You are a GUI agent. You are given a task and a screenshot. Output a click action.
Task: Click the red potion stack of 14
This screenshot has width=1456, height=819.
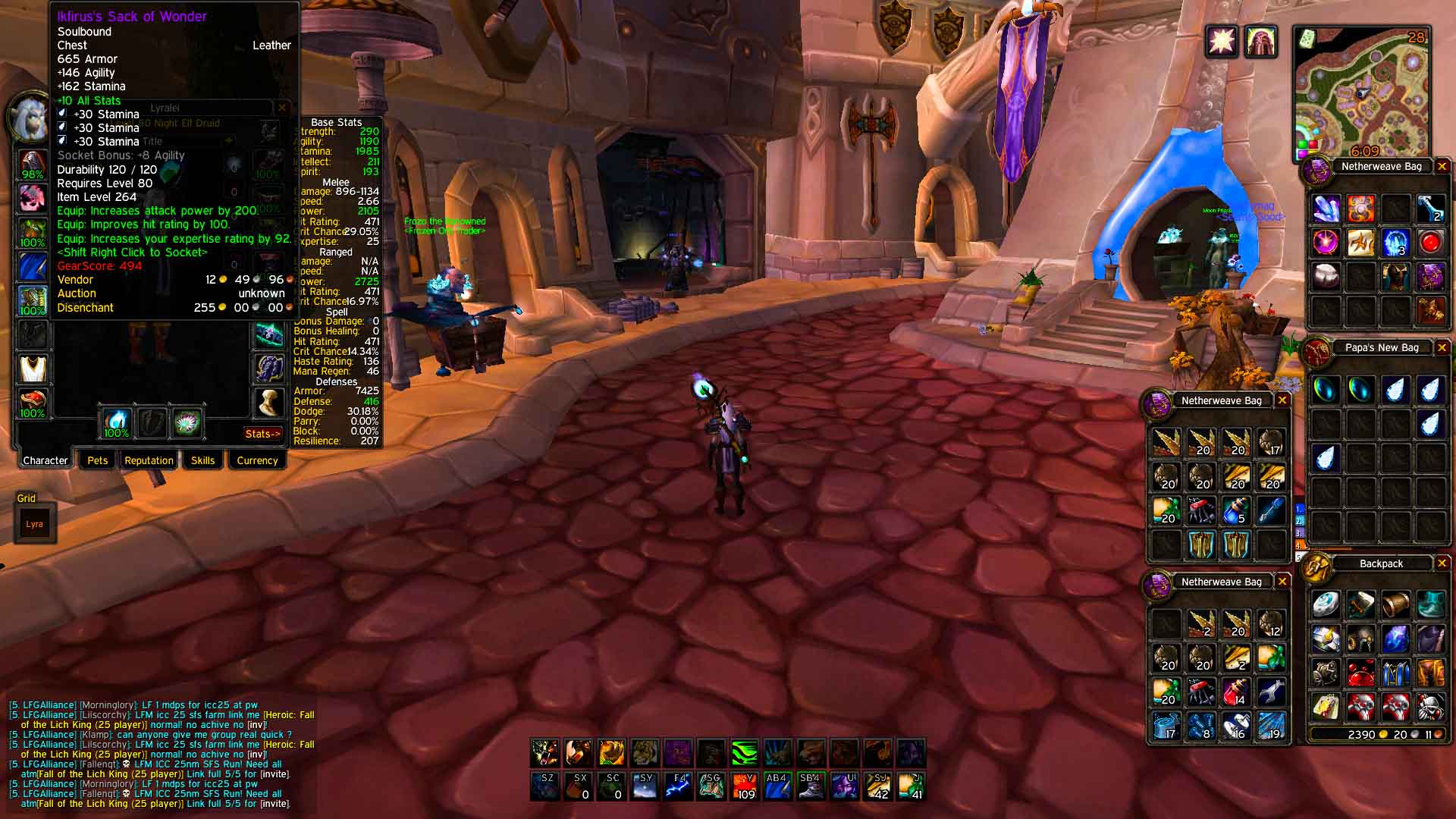tap(1236, 692)
